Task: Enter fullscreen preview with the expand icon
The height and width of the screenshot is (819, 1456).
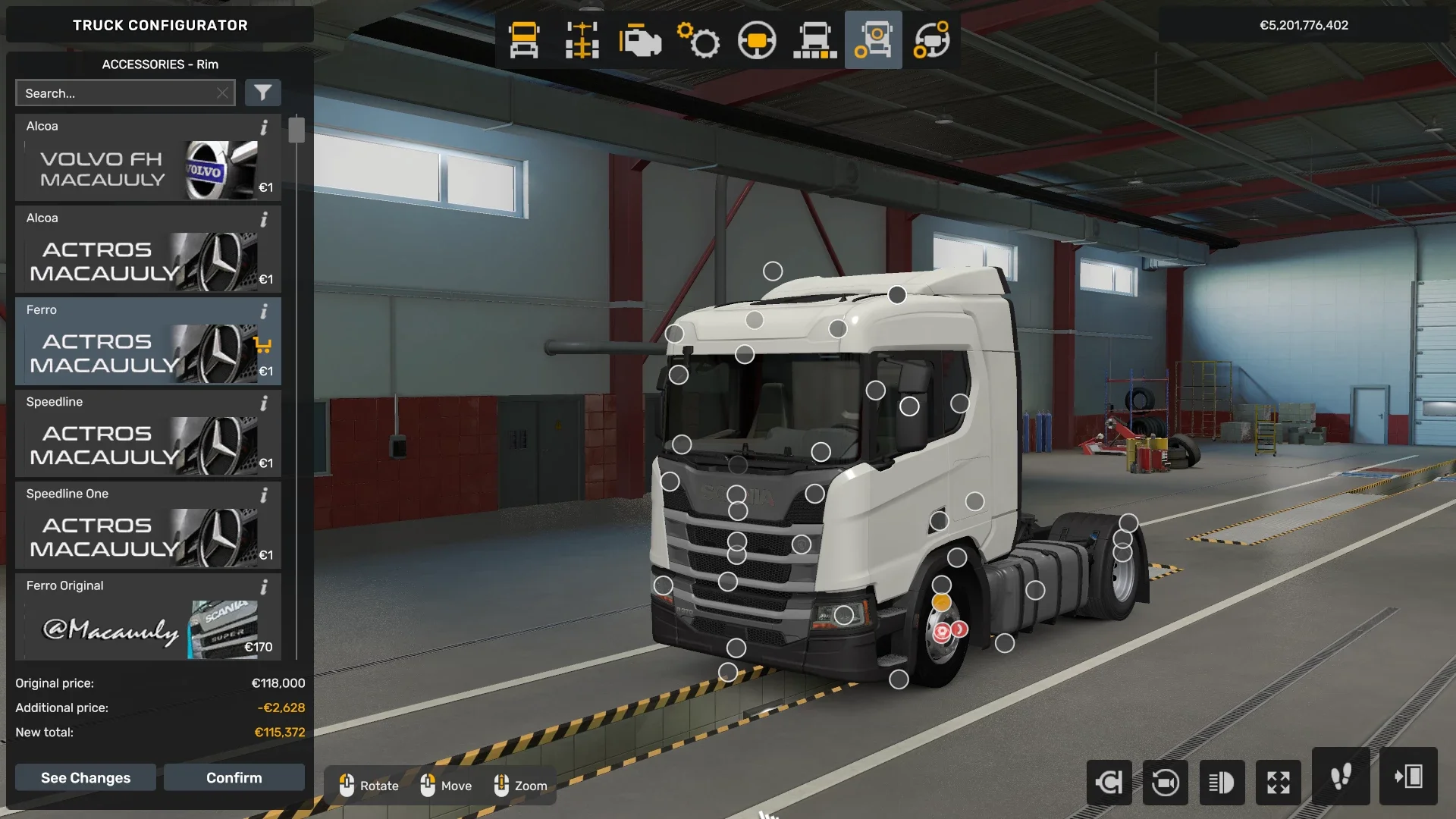Action: [x=1279, y=783]
